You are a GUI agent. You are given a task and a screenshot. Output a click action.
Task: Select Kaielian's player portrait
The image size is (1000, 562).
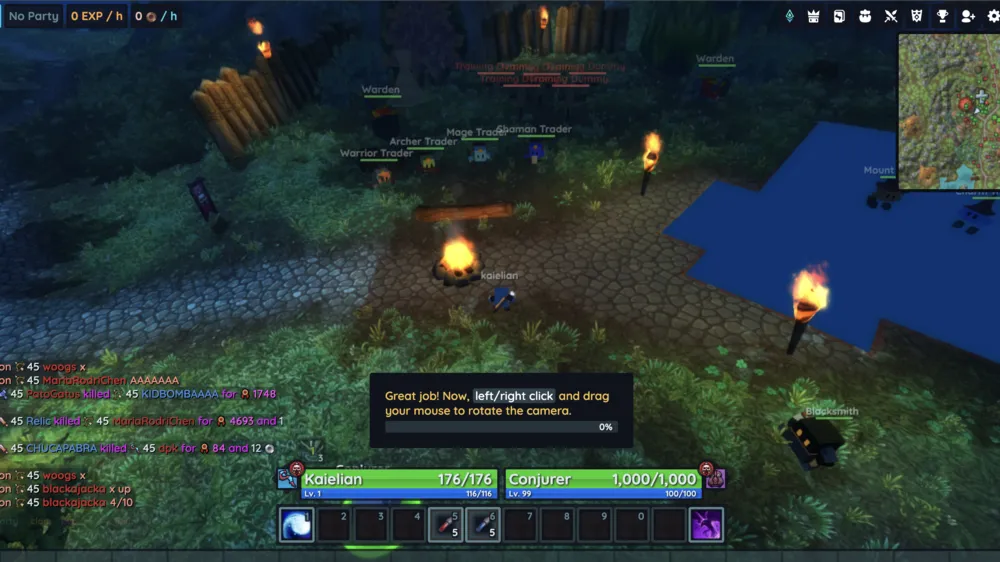(288, 479)
